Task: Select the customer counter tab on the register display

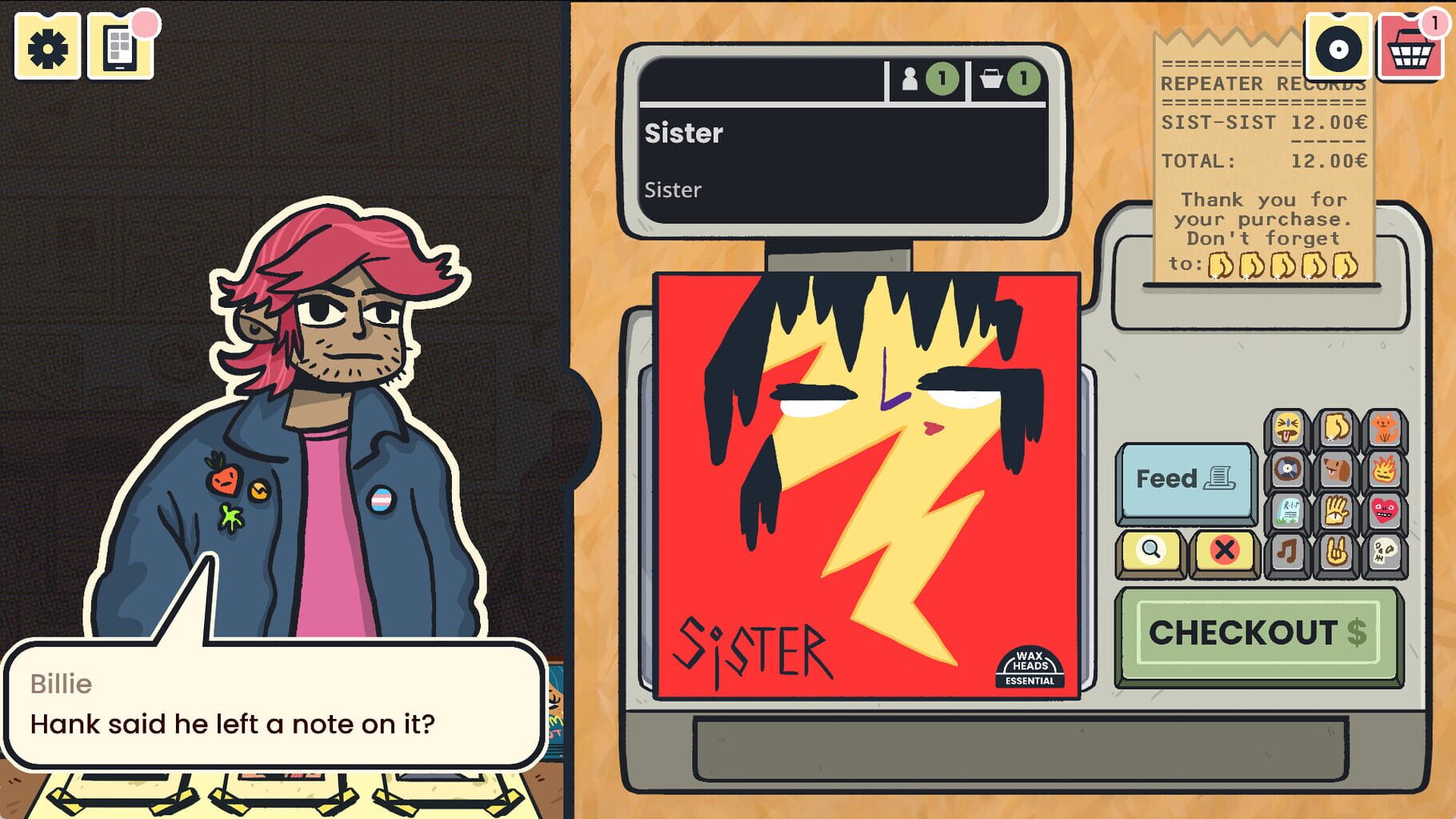Action: coord(926,78)
